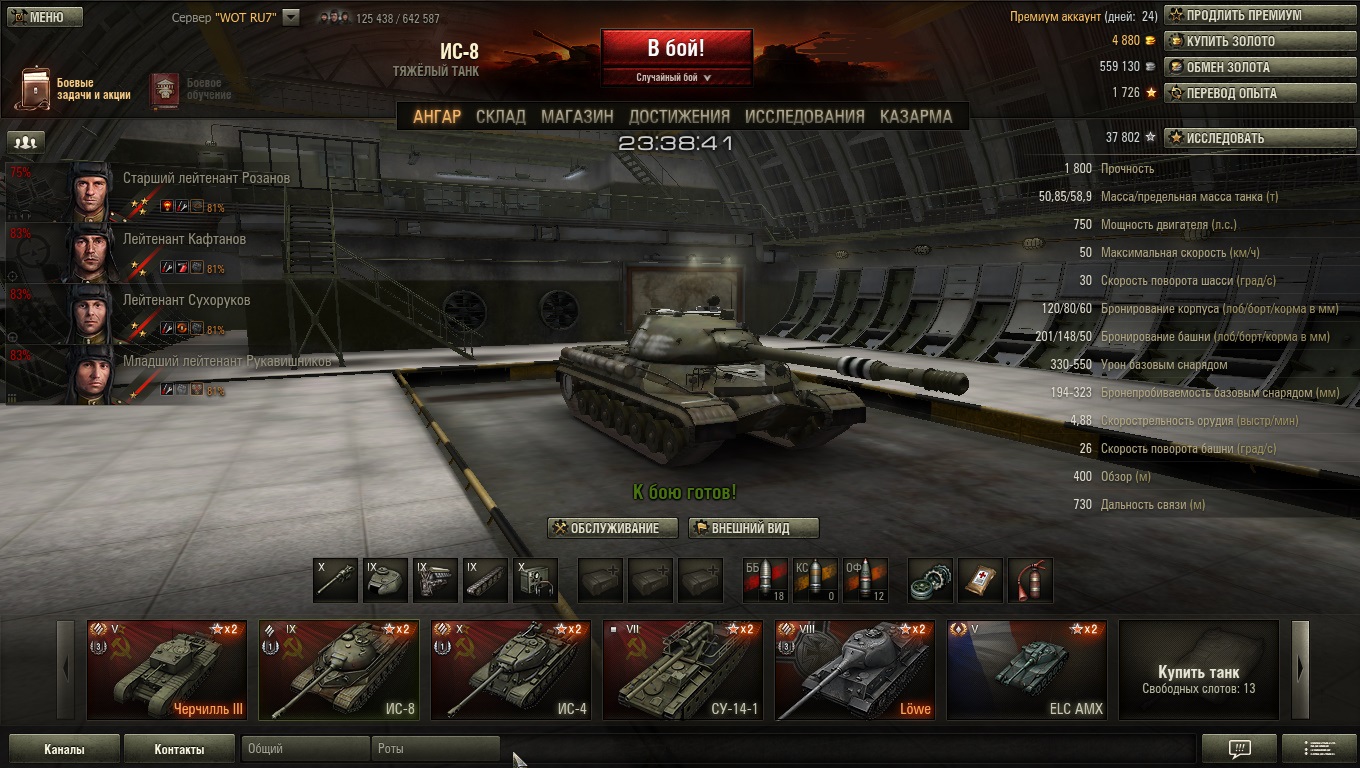The height and width of the screenshot is (768, 1360).
Task: Click КУПИТЬ ЗОЛОТО button
Action: (1243, 42)
